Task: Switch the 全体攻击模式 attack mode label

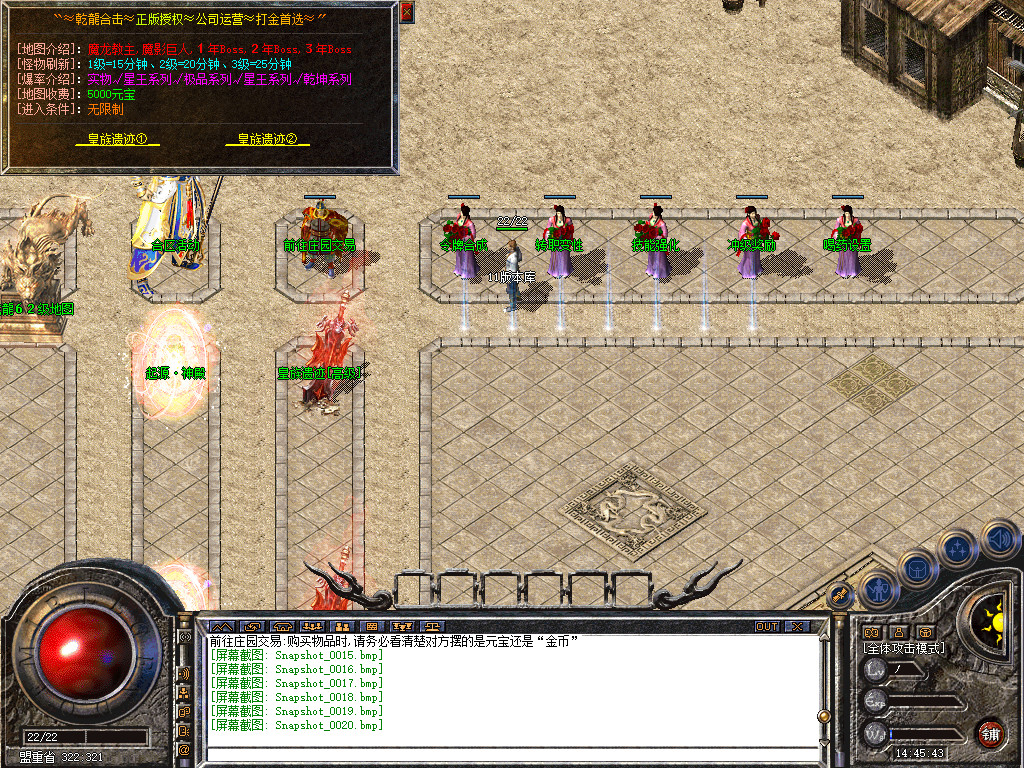Action: pyautogui.click(x=904, y=648)
